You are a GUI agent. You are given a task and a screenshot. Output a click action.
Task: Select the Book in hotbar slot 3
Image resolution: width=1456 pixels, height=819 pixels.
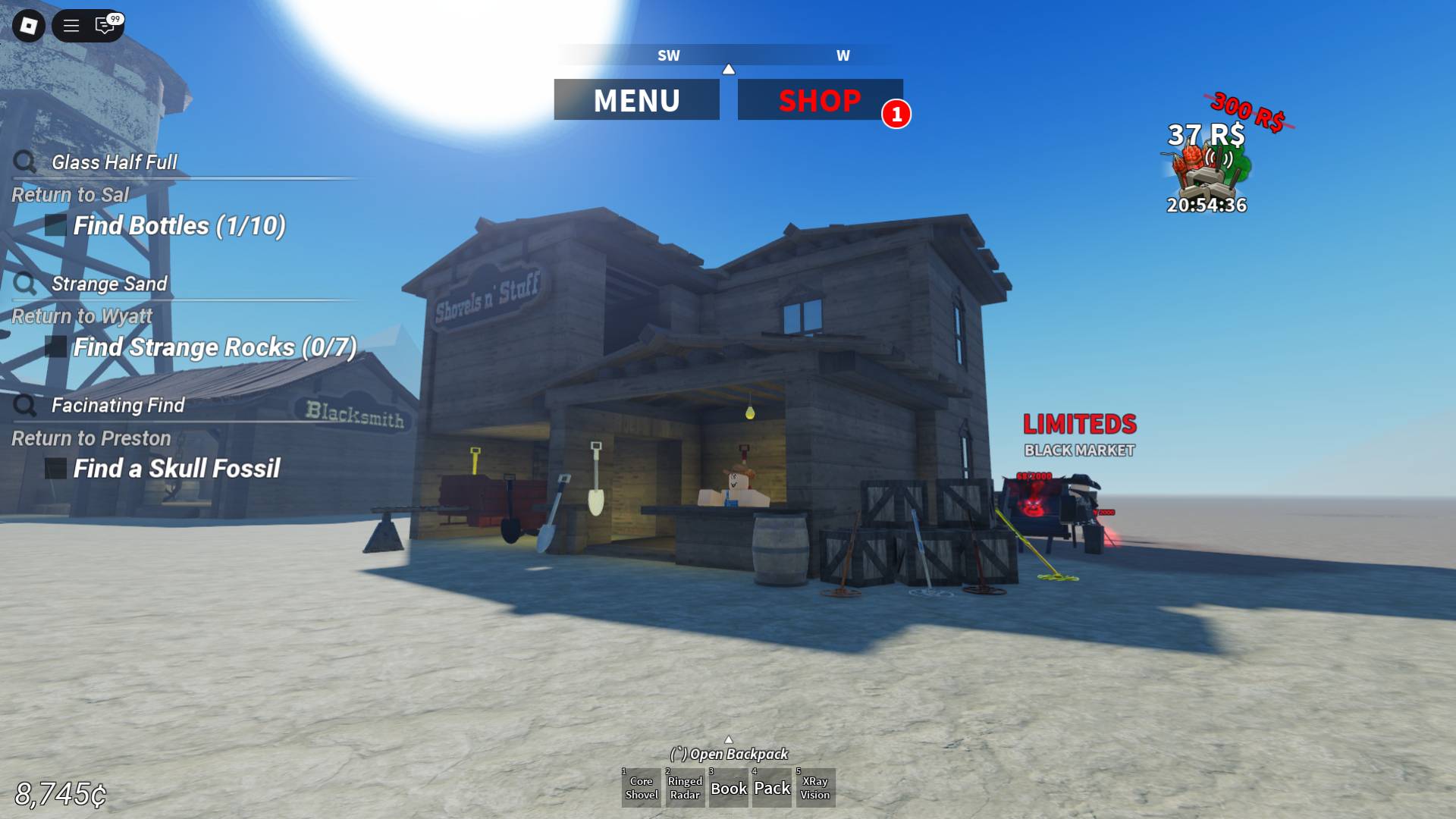pos(729,788)
